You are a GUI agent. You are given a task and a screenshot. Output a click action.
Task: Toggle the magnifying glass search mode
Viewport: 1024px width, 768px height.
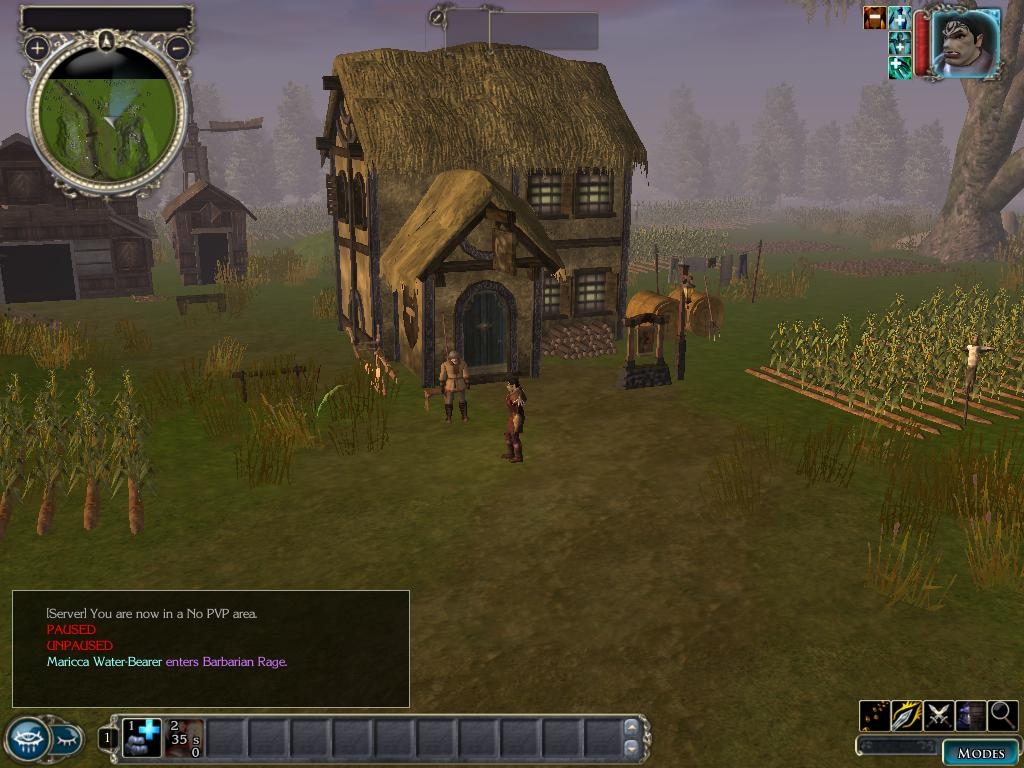tap(1003, 715)
